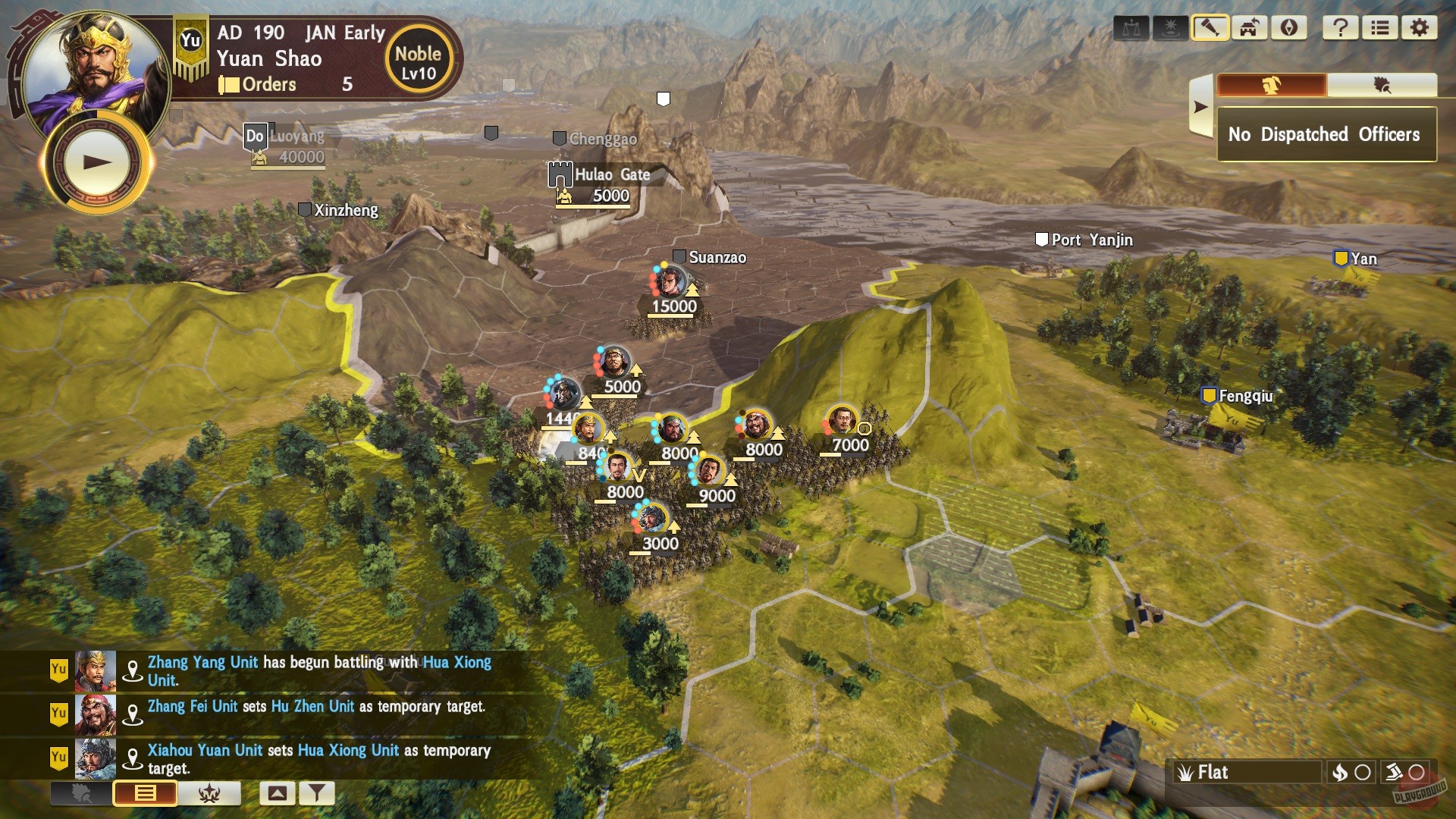Collapse the No Dispatched Officers panel arrow
This screenshot has height=819, width=1456.
(1201, 106)
